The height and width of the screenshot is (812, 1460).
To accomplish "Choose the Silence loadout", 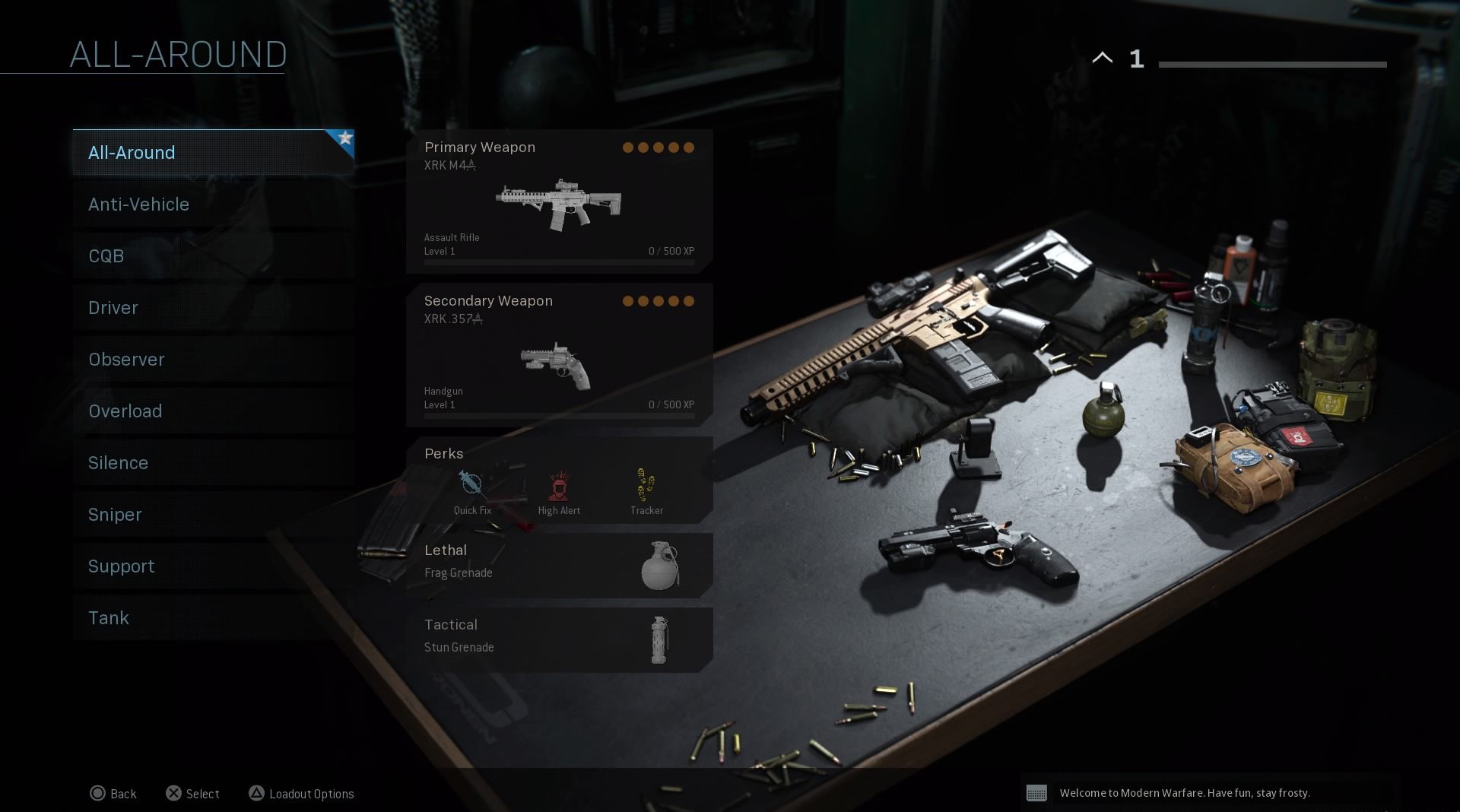I will coord(213,463).
